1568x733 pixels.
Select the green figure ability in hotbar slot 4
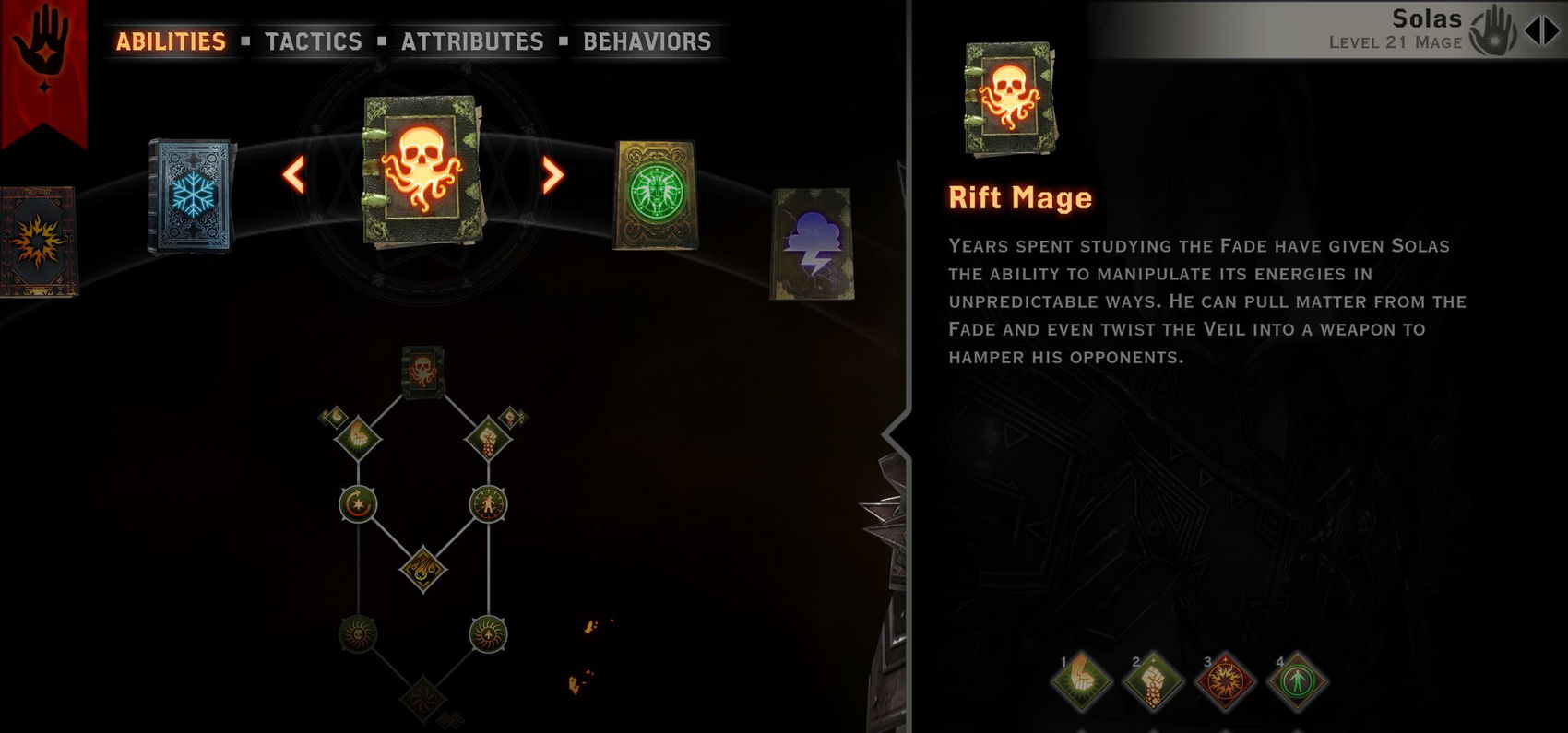click(x=1298, y=680)
